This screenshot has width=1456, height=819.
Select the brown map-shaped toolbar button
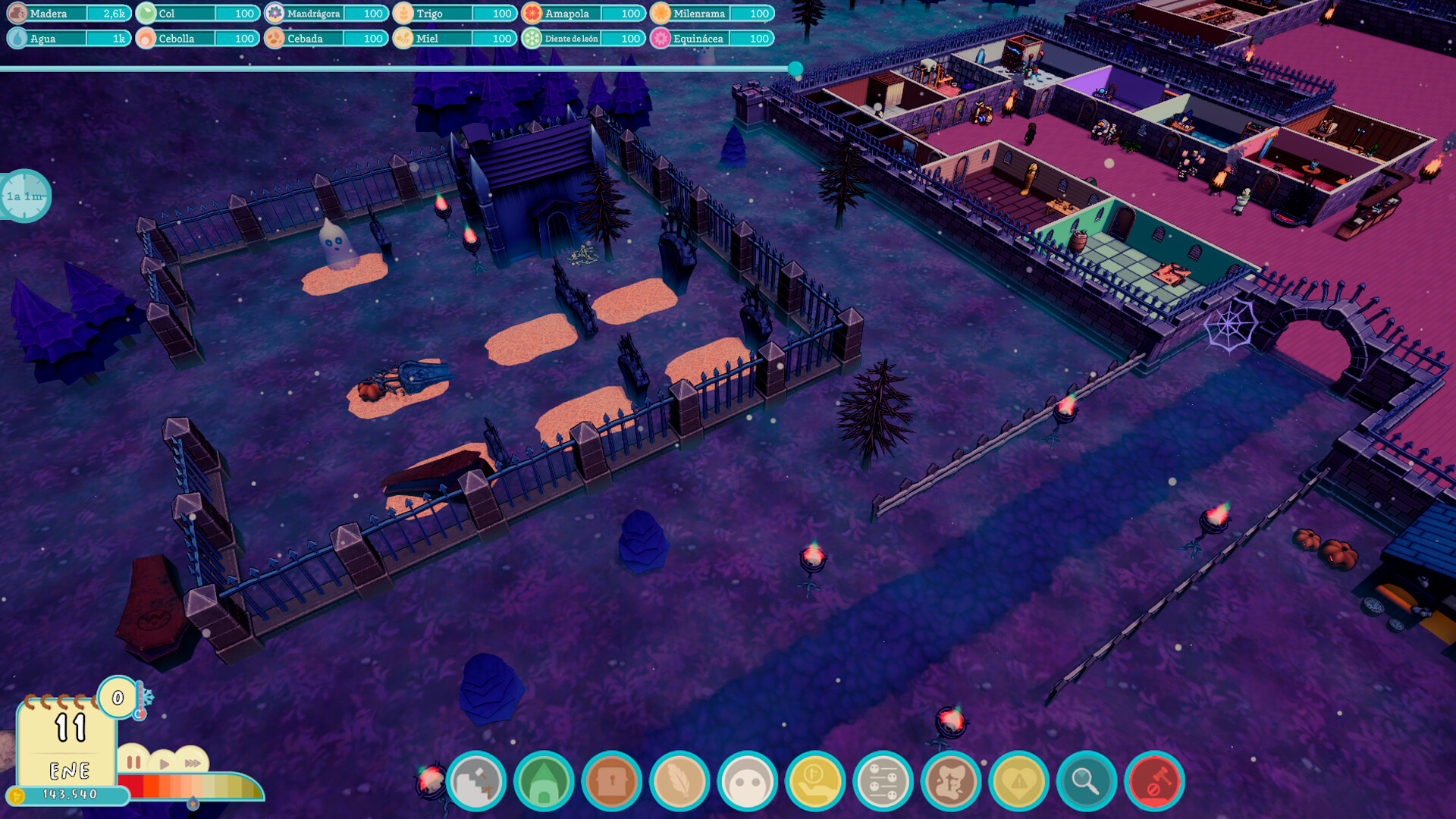tap(951, 781)
